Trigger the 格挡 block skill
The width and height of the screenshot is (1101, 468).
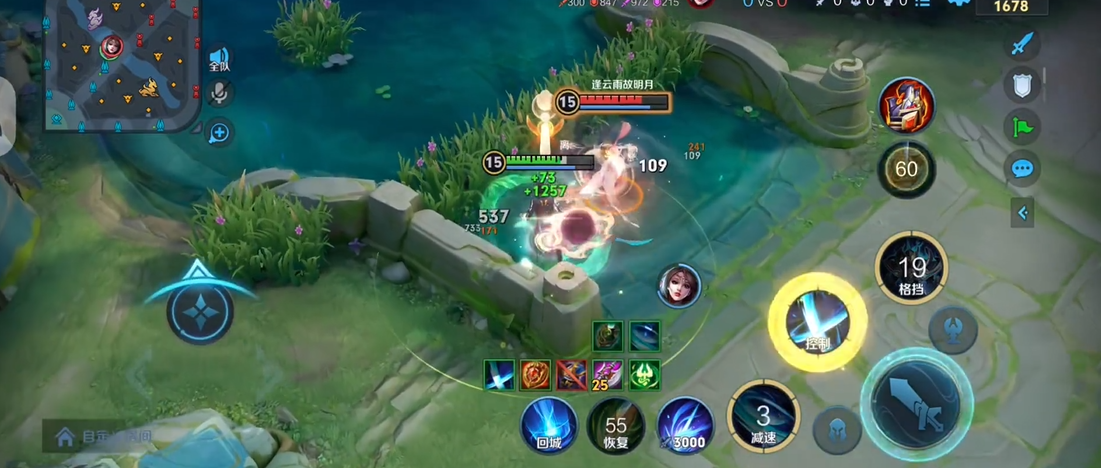[910, 270]
